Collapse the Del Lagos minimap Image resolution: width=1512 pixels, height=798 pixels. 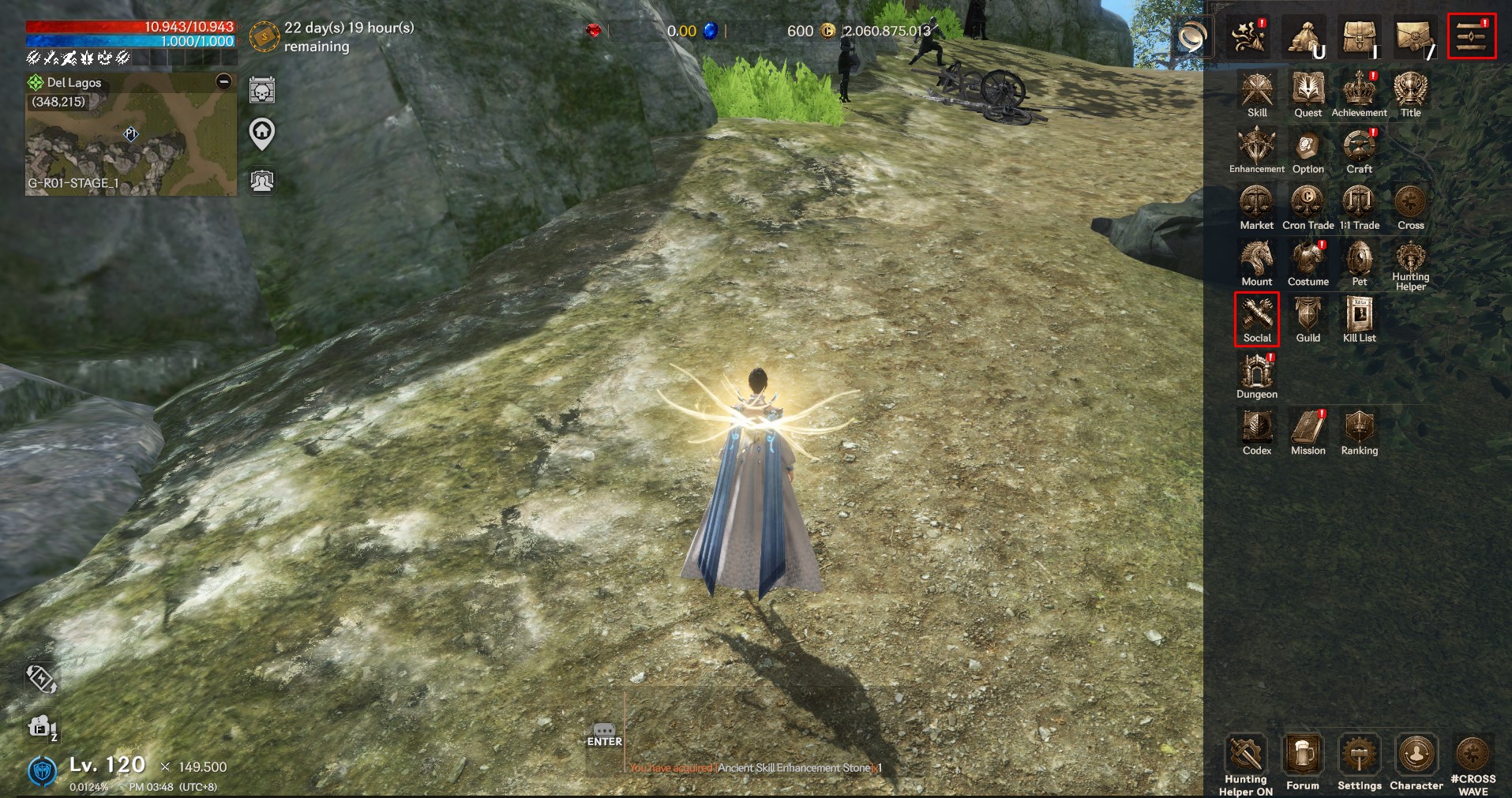[224, 81]
